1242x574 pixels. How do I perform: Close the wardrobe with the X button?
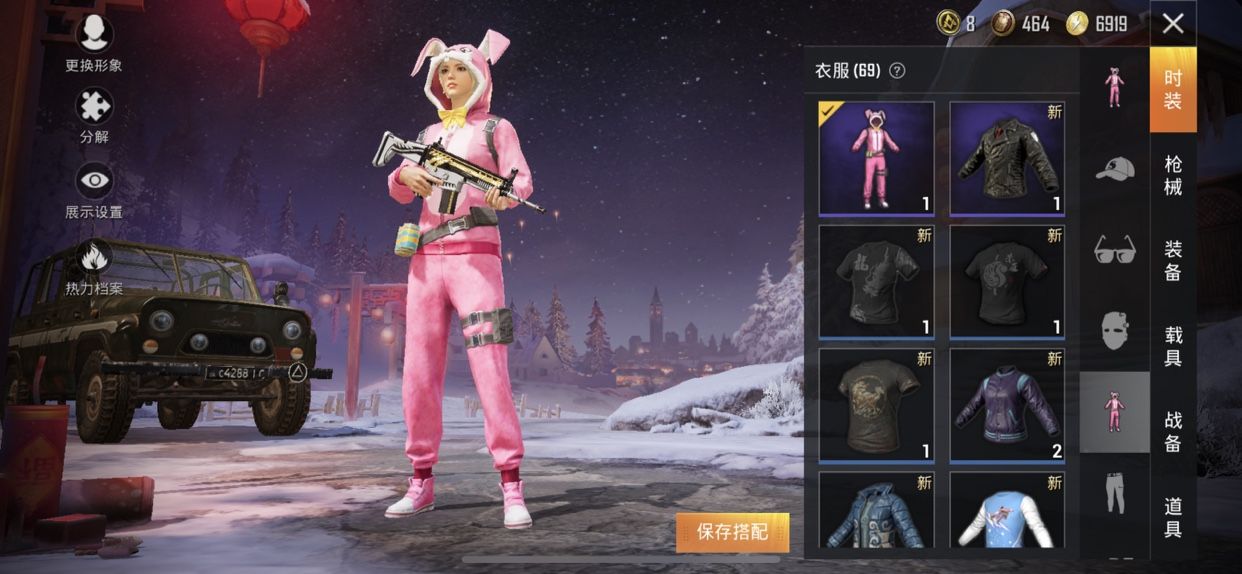1173,23
